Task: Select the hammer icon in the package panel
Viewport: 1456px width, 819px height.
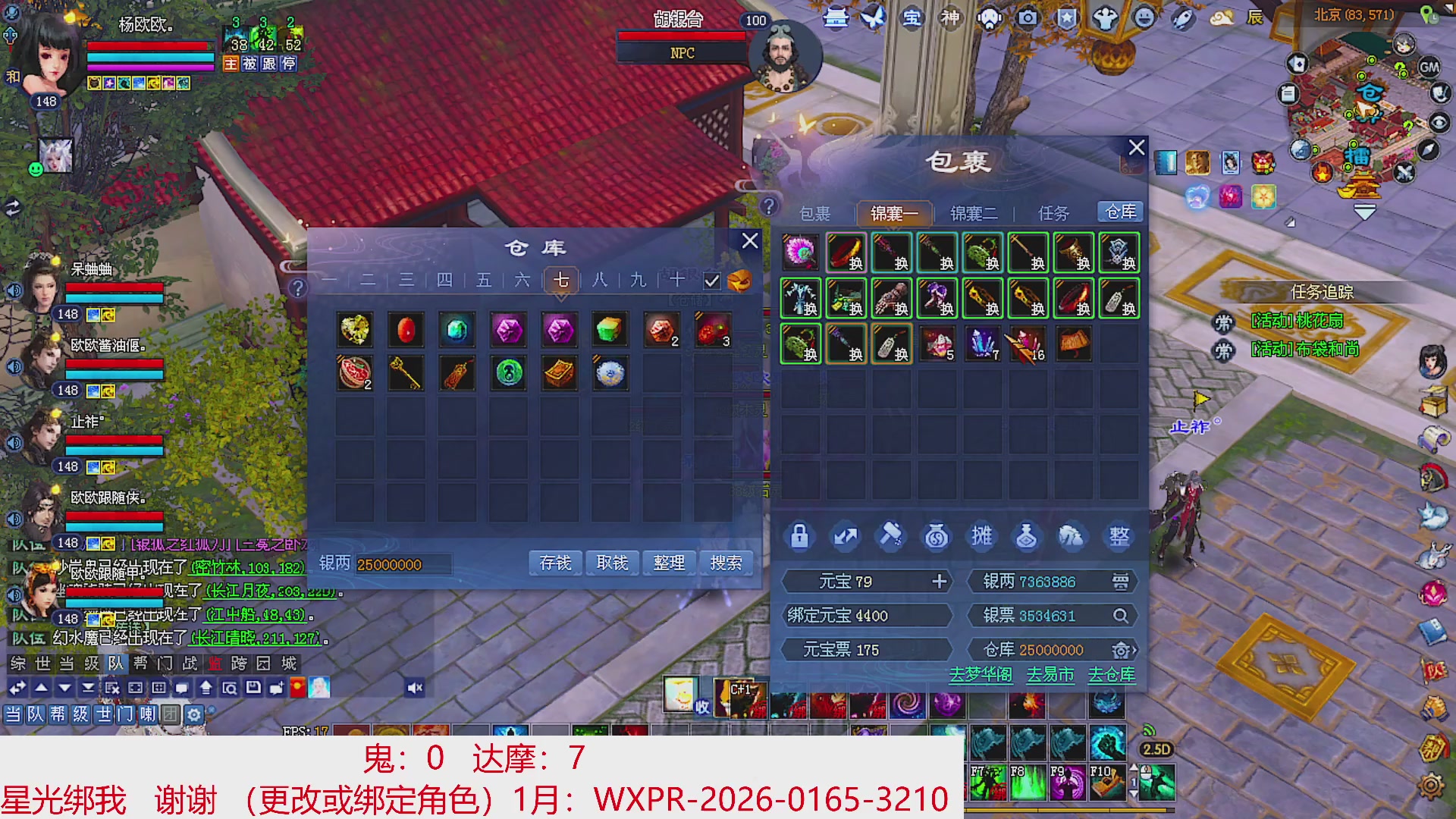Action: pyautogui.click(x=891, y=536)
